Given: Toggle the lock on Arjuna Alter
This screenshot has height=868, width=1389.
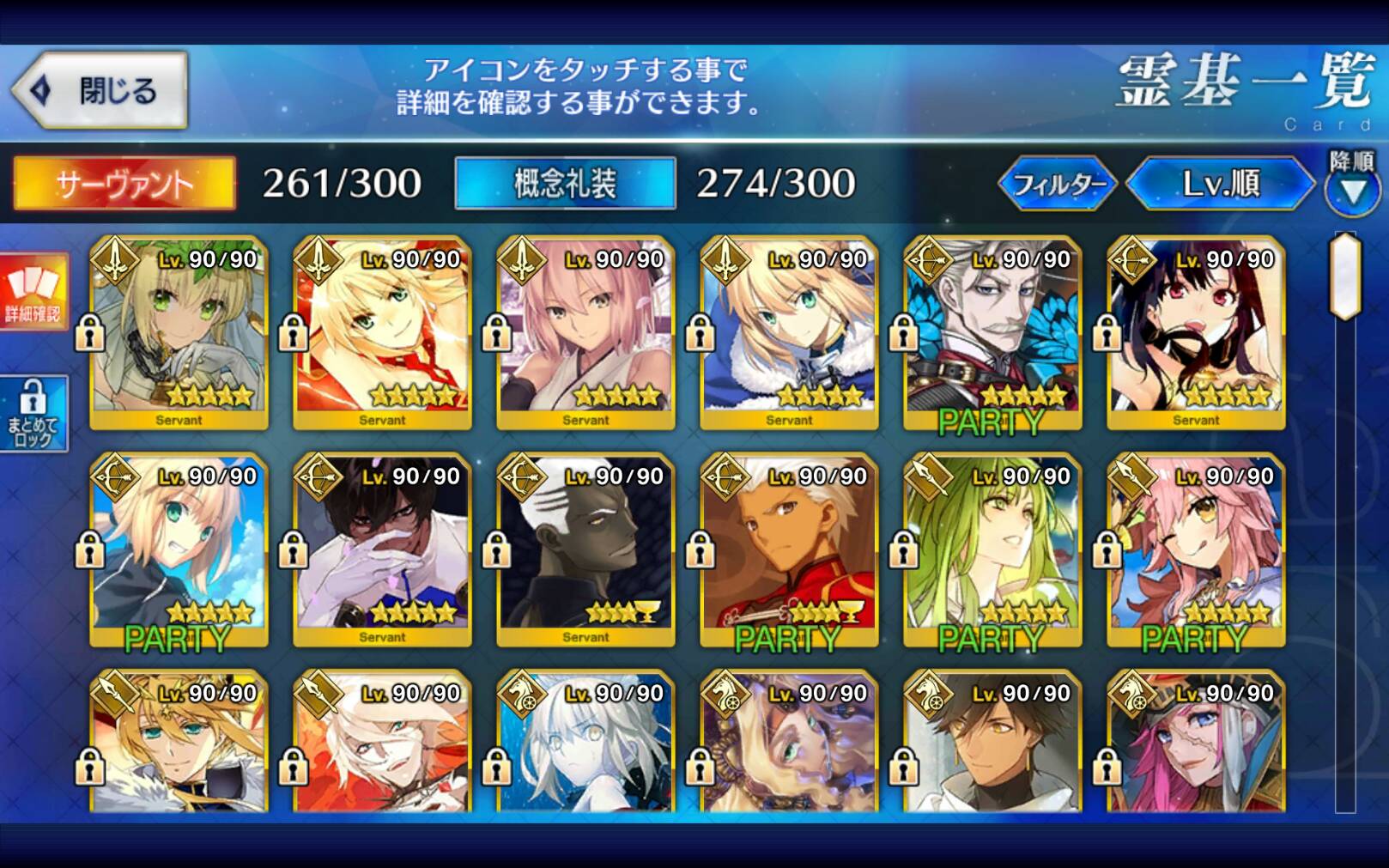Looking at the screenshot, I should point(498,549).
